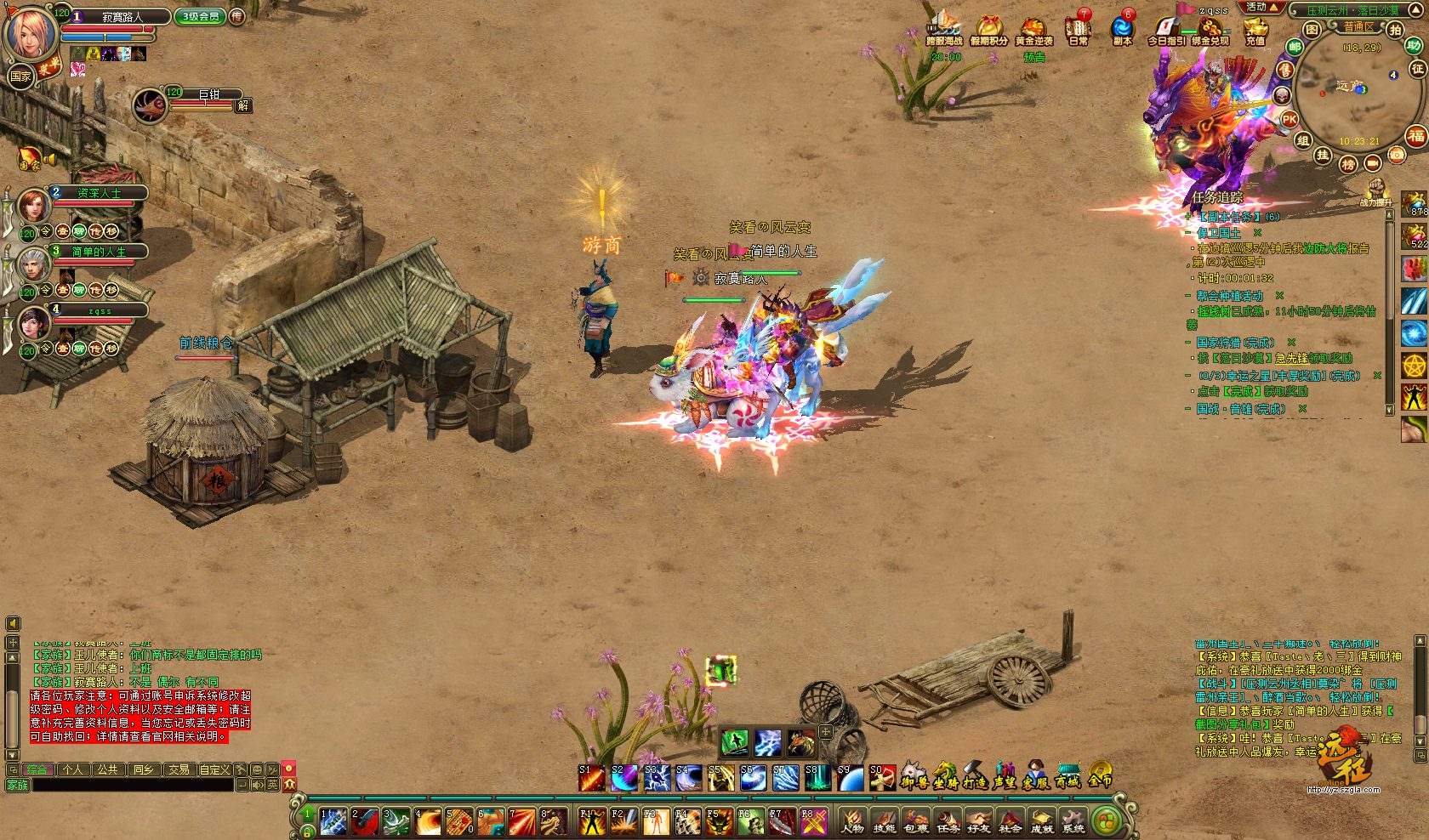Open the 包裹 inventory bag

916,822
